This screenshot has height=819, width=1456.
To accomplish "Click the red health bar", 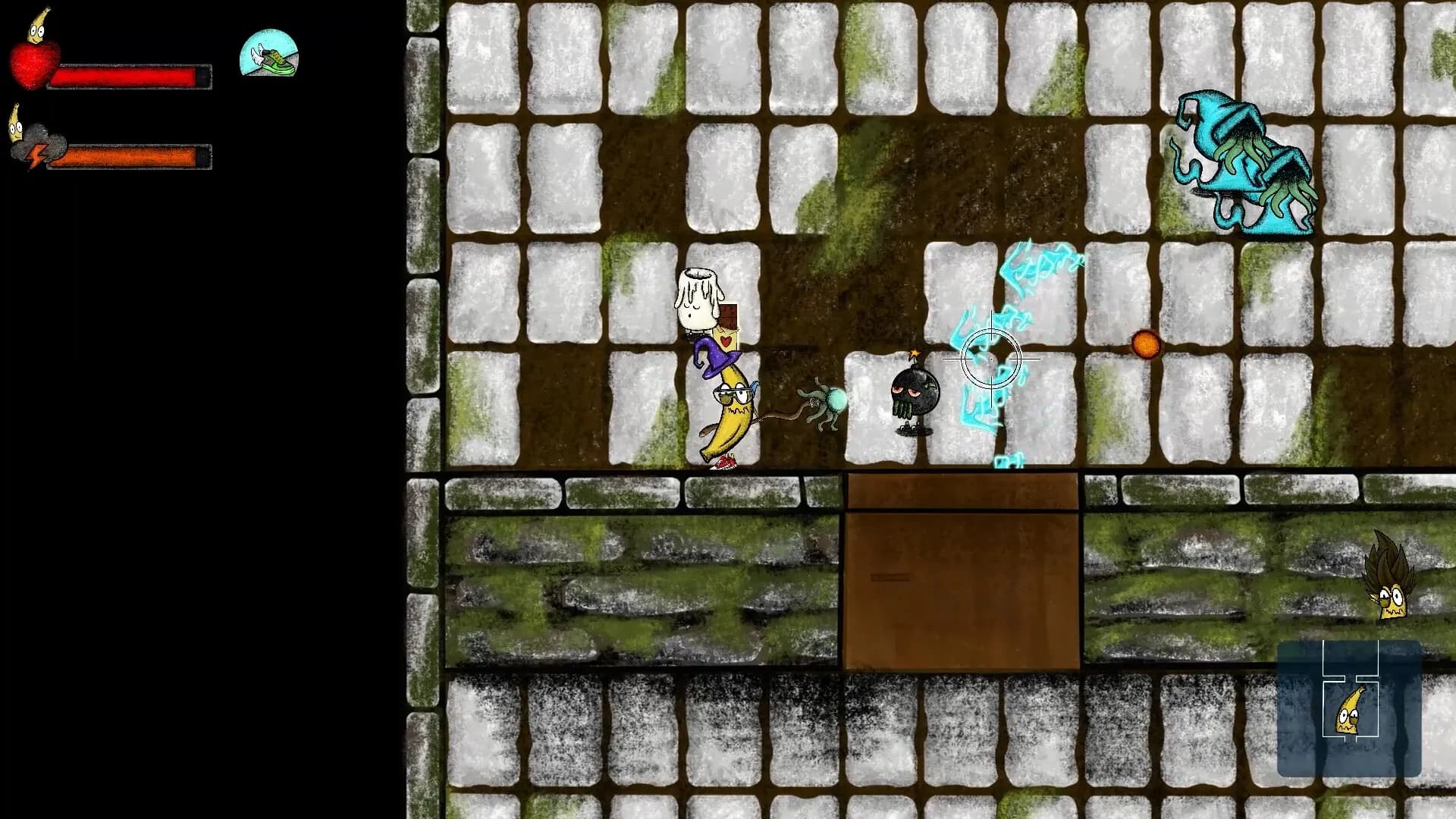I will (x=133, y=74).
